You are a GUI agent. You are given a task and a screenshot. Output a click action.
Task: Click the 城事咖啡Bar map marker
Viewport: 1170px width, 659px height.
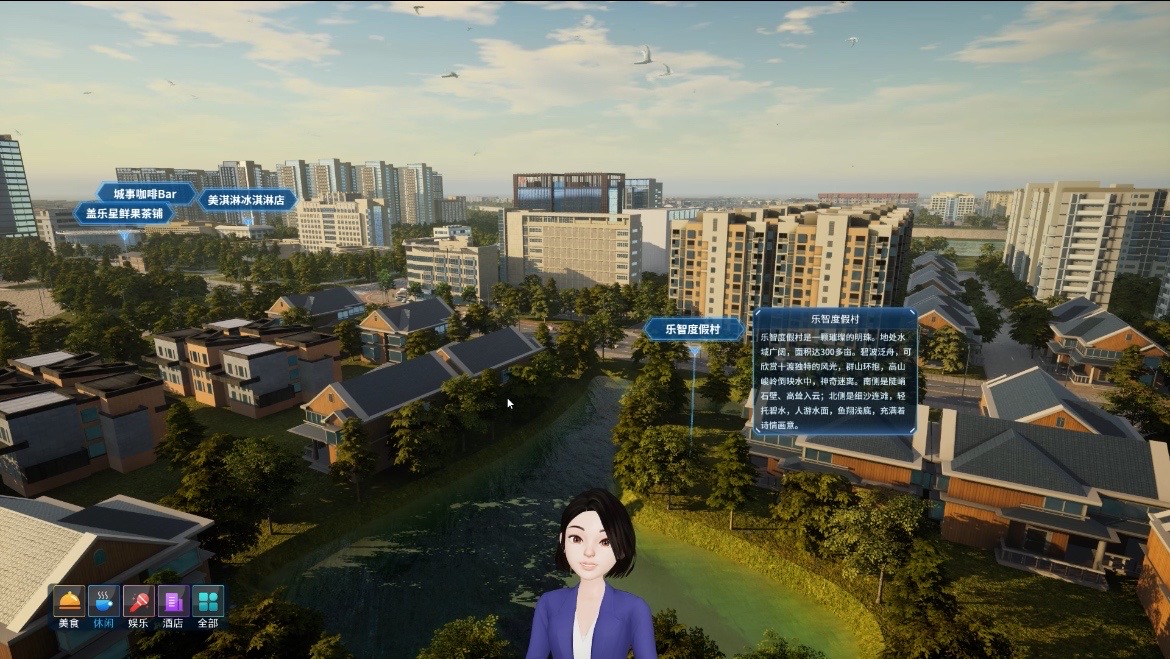tap(145, 193)
